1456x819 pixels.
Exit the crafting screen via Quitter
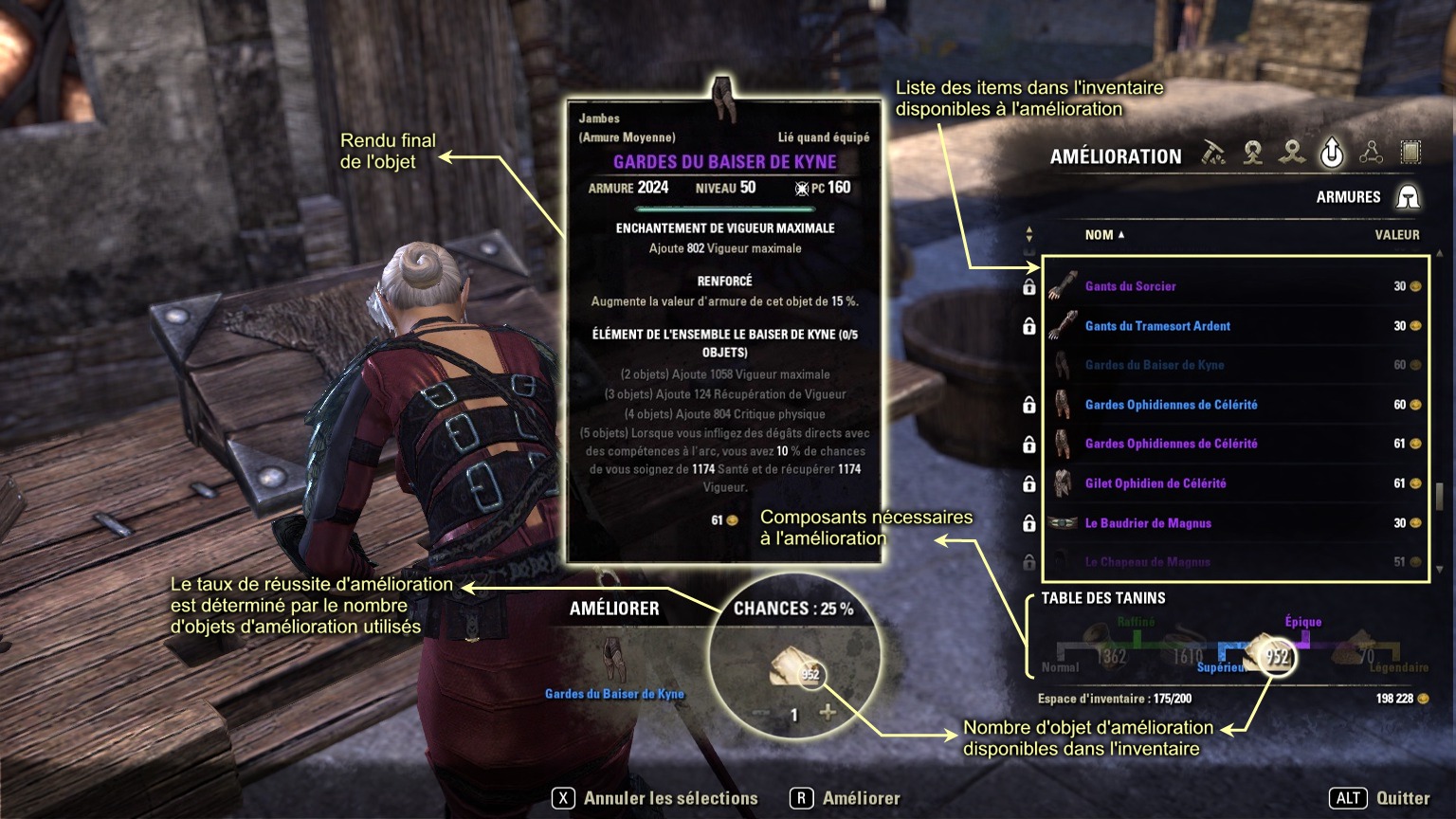pyautogui.click(x=1379, y=798)
